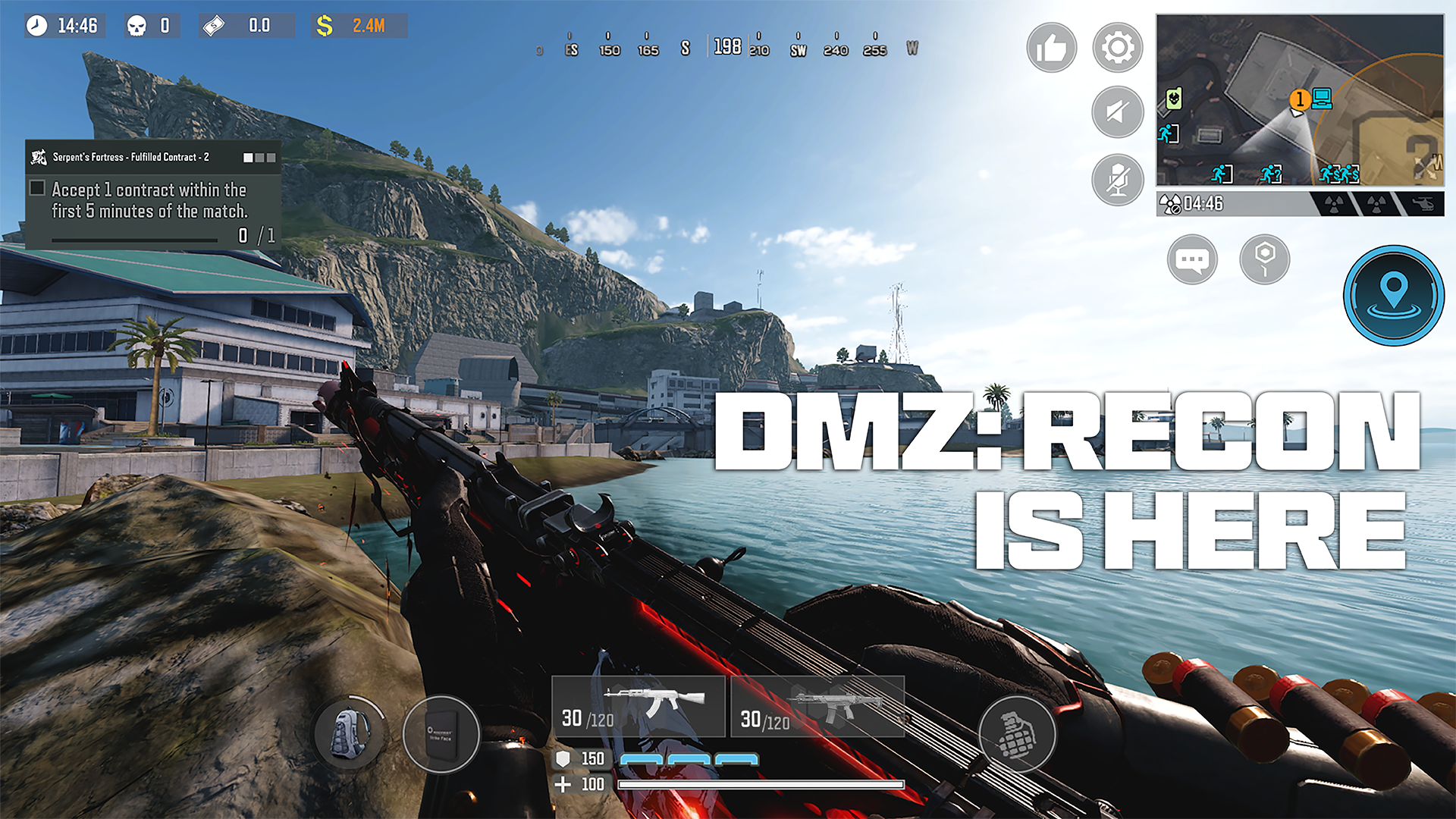
Task: Check the Accept 1 contract objective checkbox
Action: pos(36,187)
